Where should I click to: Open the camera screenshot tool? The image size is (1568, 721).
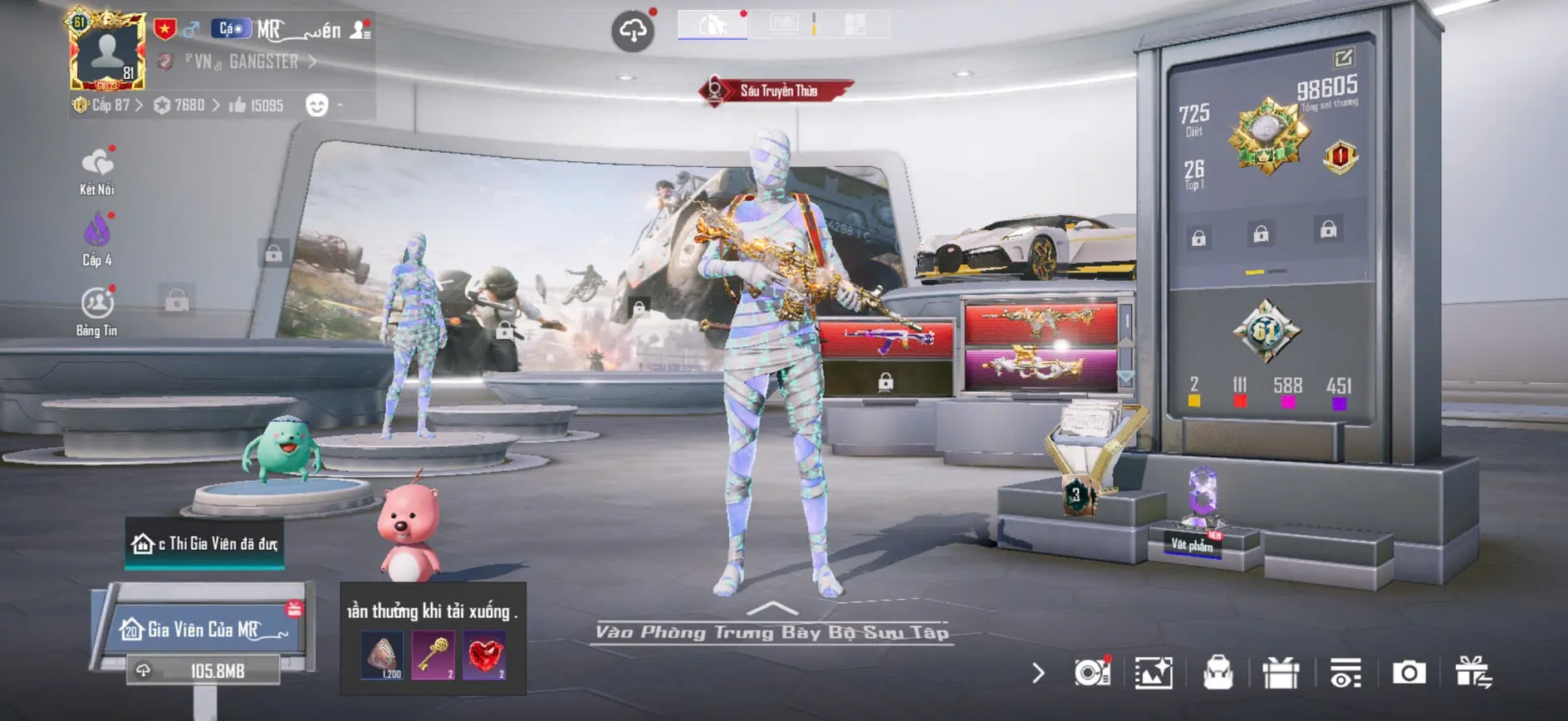[x=1409, y=673]
